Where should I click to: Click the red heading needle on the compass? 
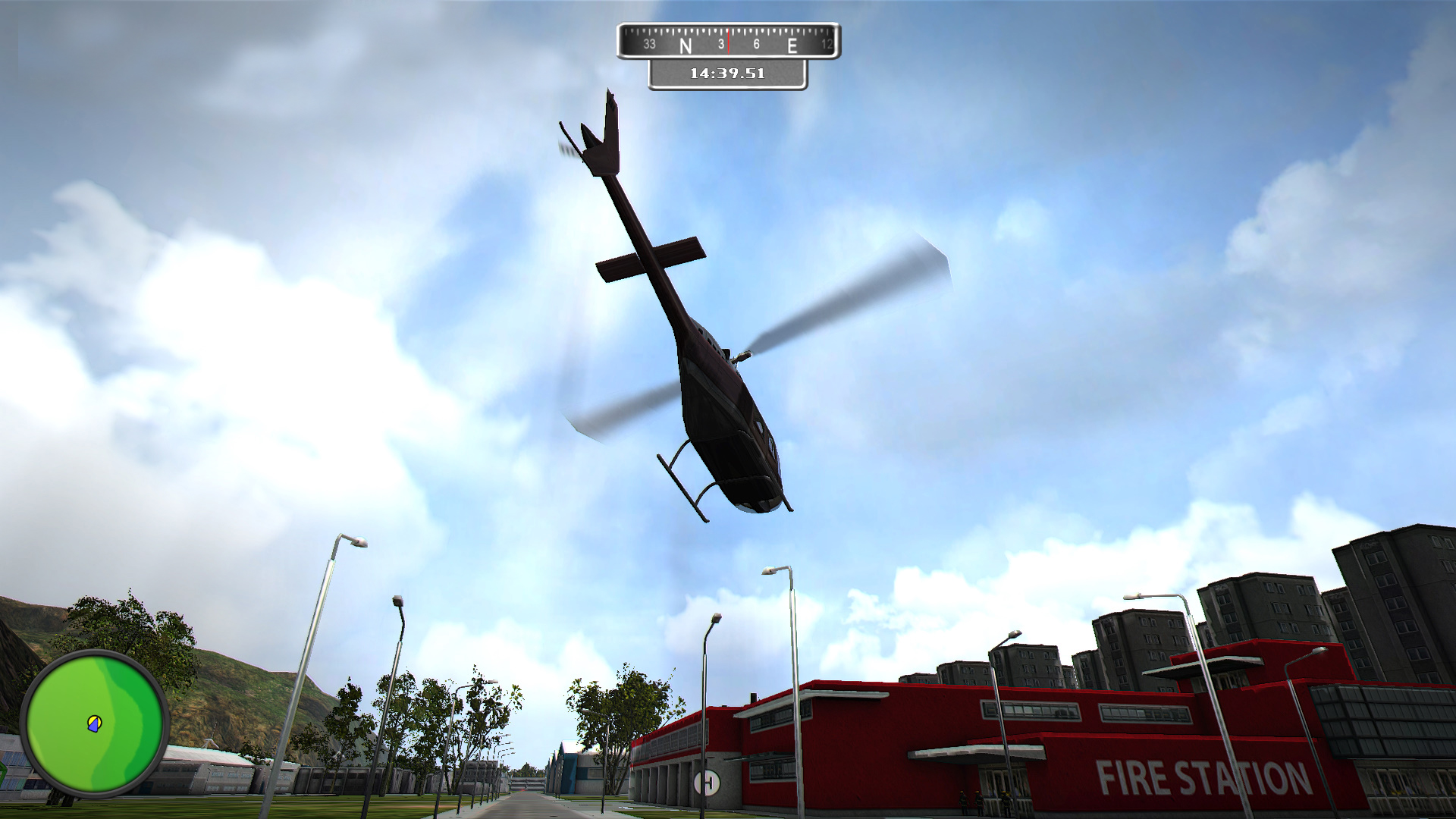(x=729, y=42)
